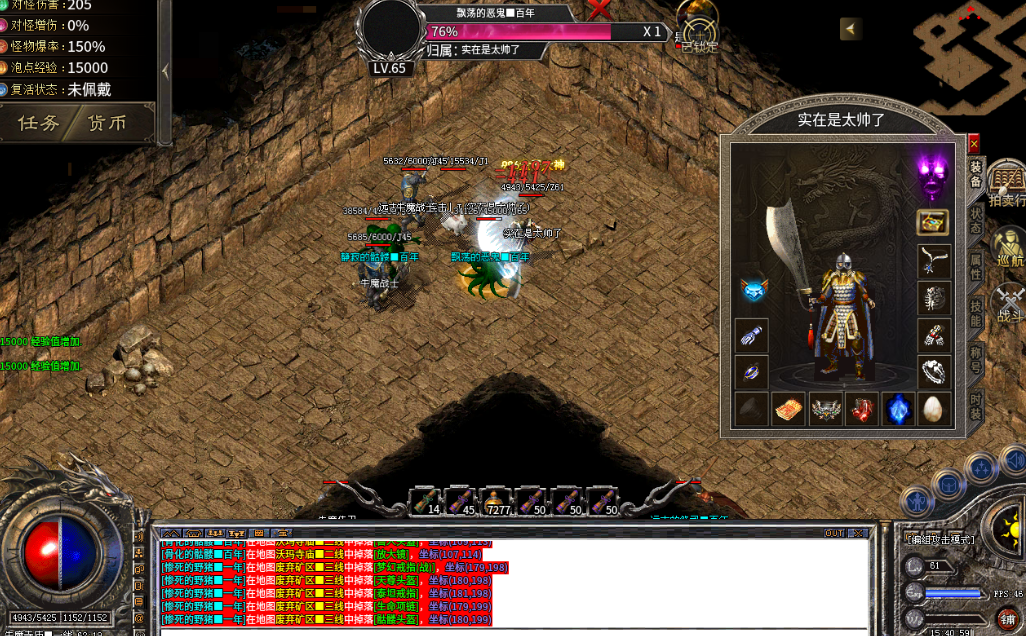Open the treasure chest icon in equipment panel
Image resolution: width=1026 pixels, height=636 pixels.
point(933,222)
